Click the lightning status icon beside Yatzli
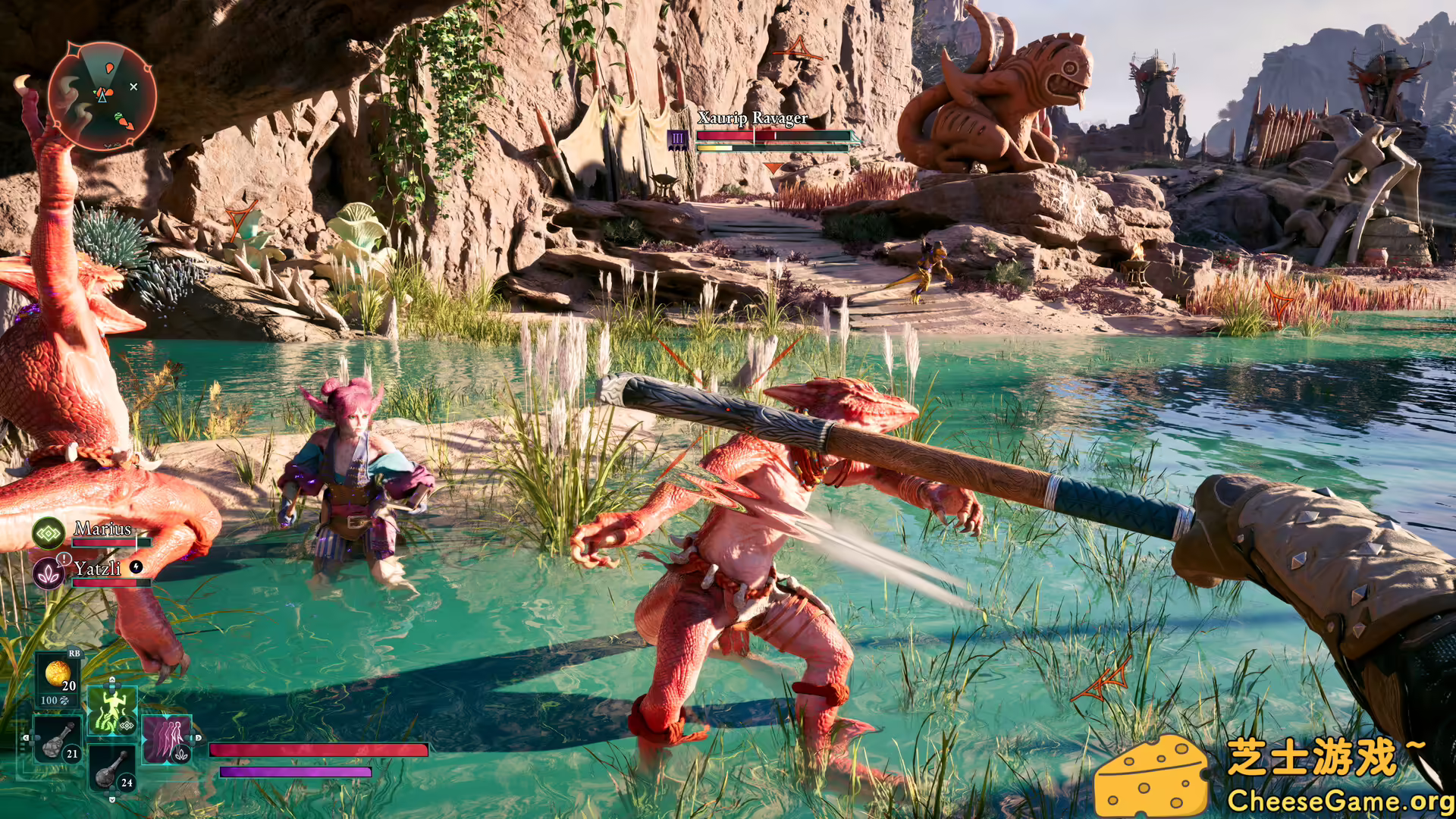Image resolution: width=1456 pixels, height=819 pixels. 136,566
